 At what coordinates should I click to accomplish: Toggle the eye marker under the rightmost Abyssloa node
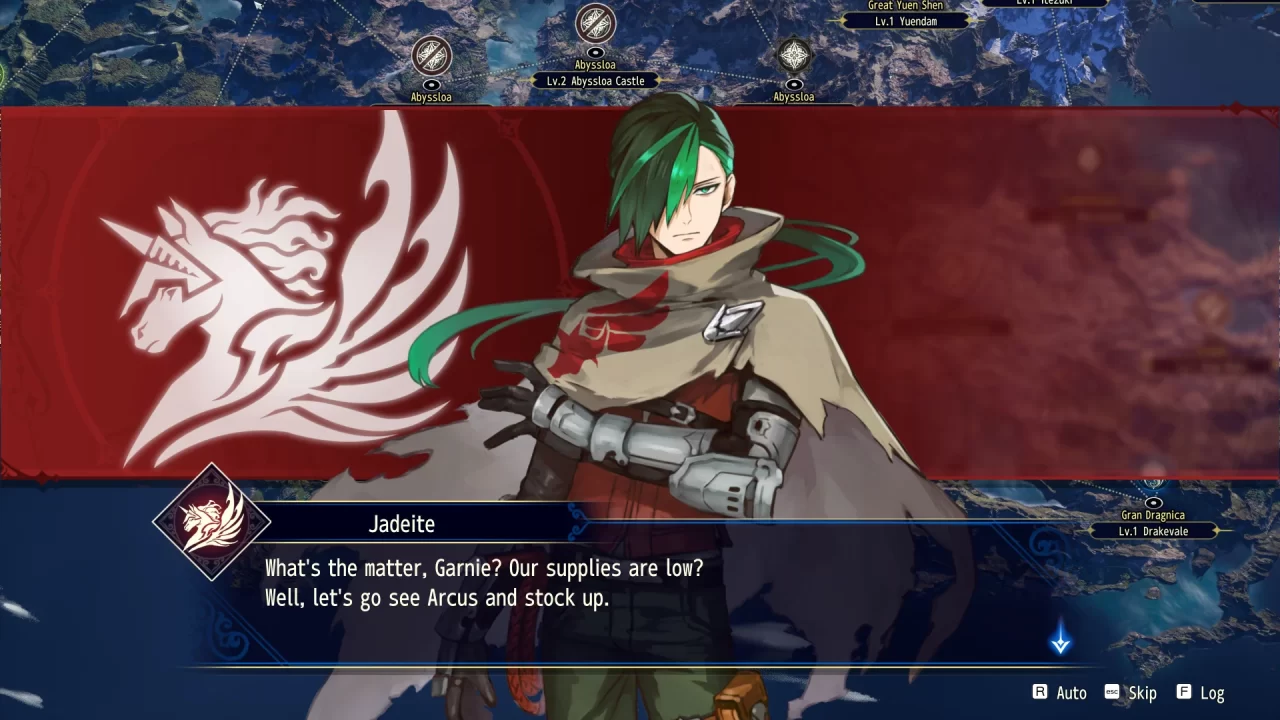[x=796, y=83]
